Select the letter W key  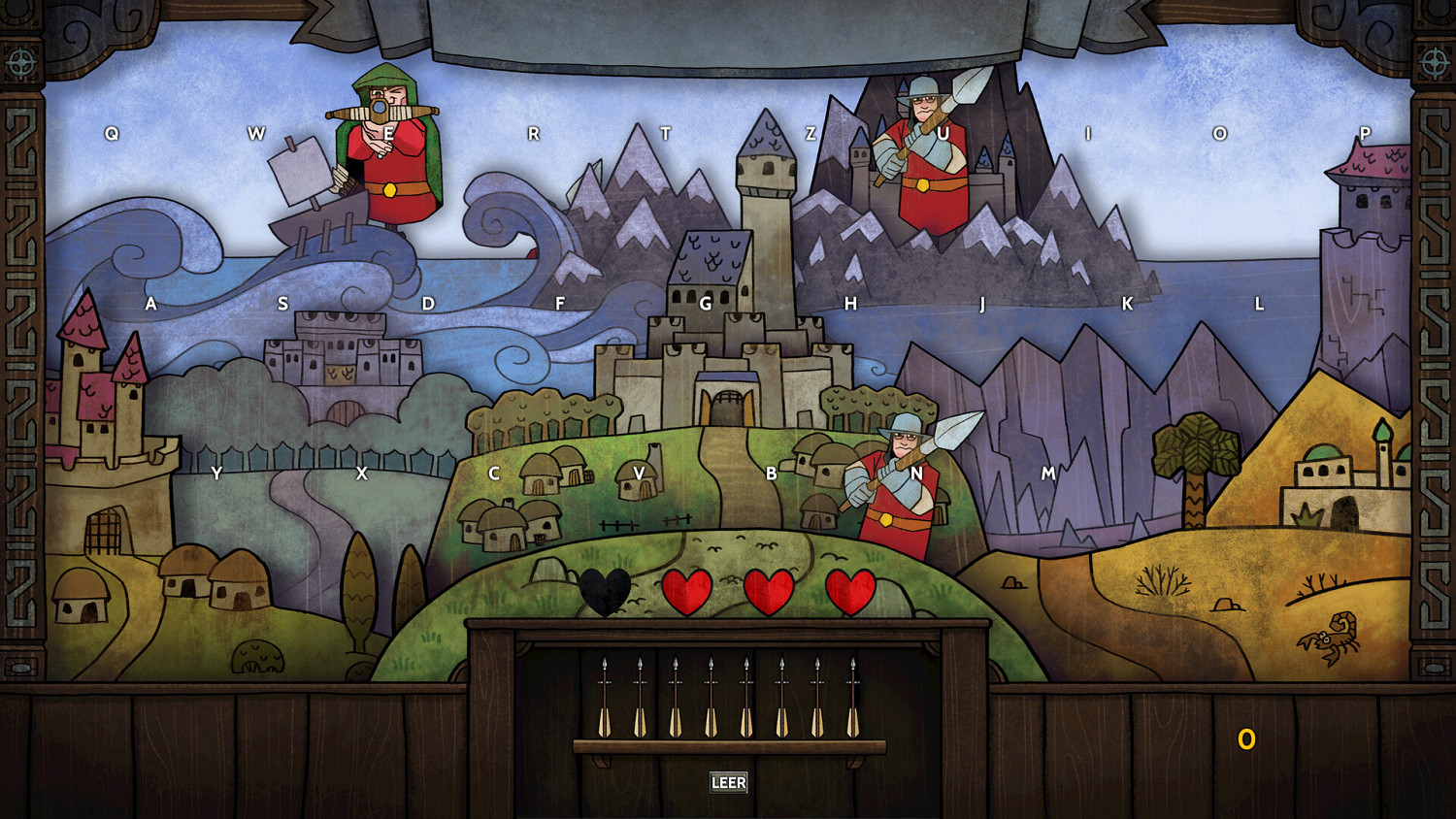[x=257, y=132]
